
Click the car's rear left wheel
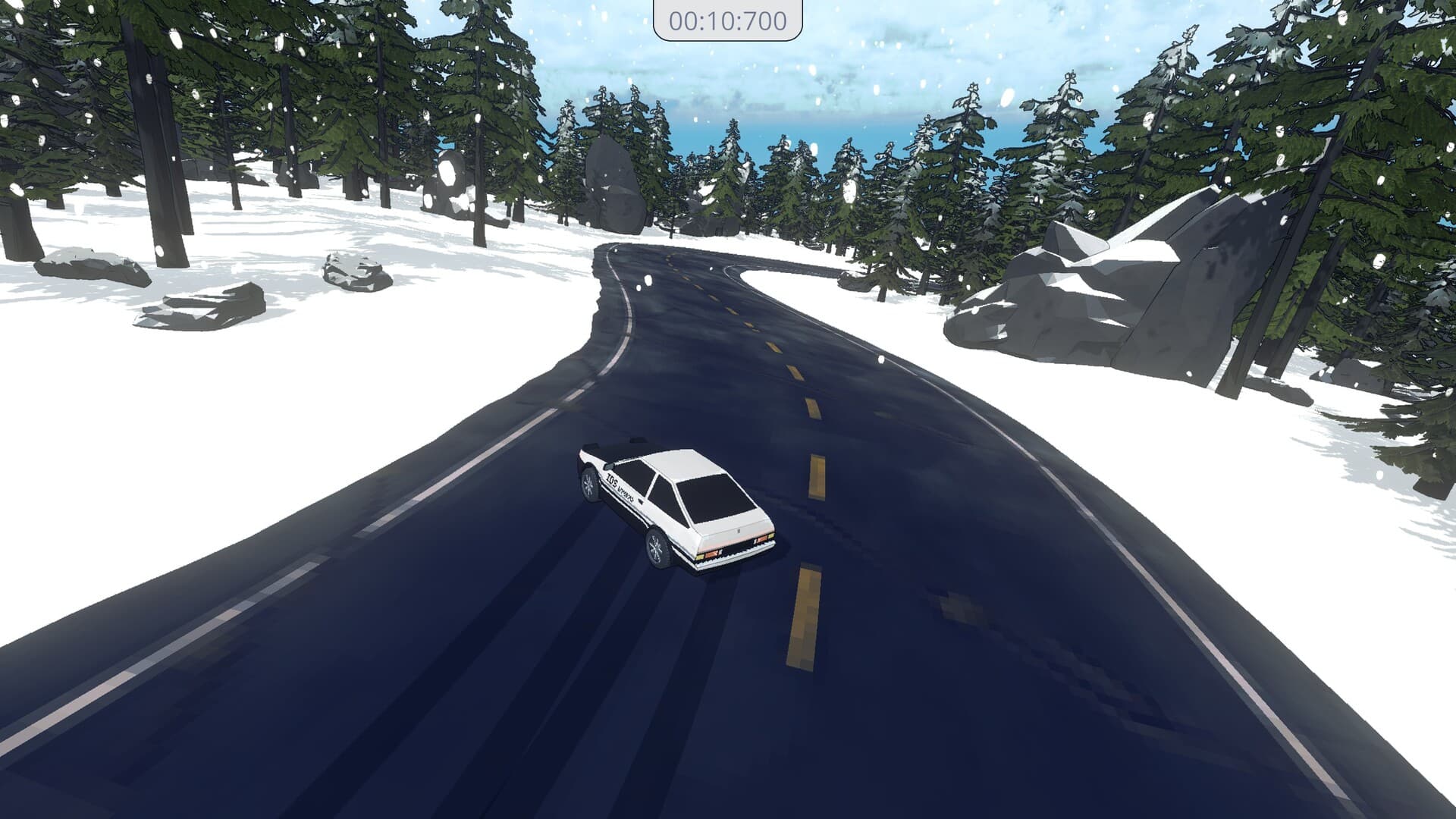click(657, 548)
